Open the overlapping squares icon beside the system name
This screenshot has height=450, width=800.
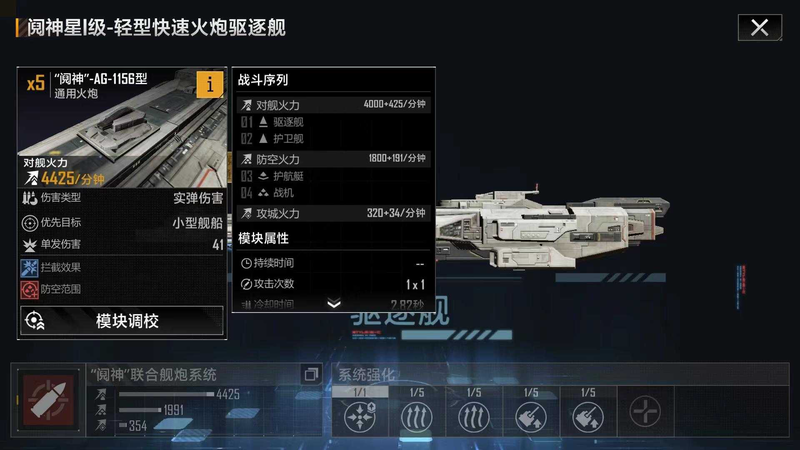click(310, 375)
